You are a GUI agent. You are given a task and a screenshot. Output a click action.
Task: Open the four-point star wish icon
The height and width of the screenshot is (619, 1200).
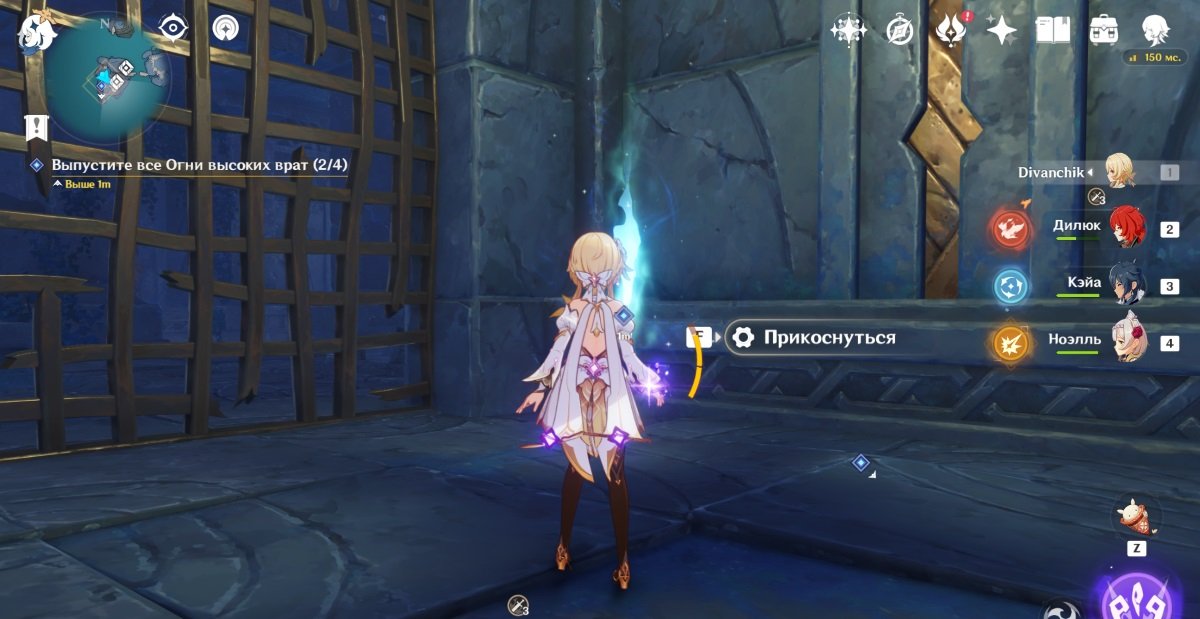click(1001, 30)
